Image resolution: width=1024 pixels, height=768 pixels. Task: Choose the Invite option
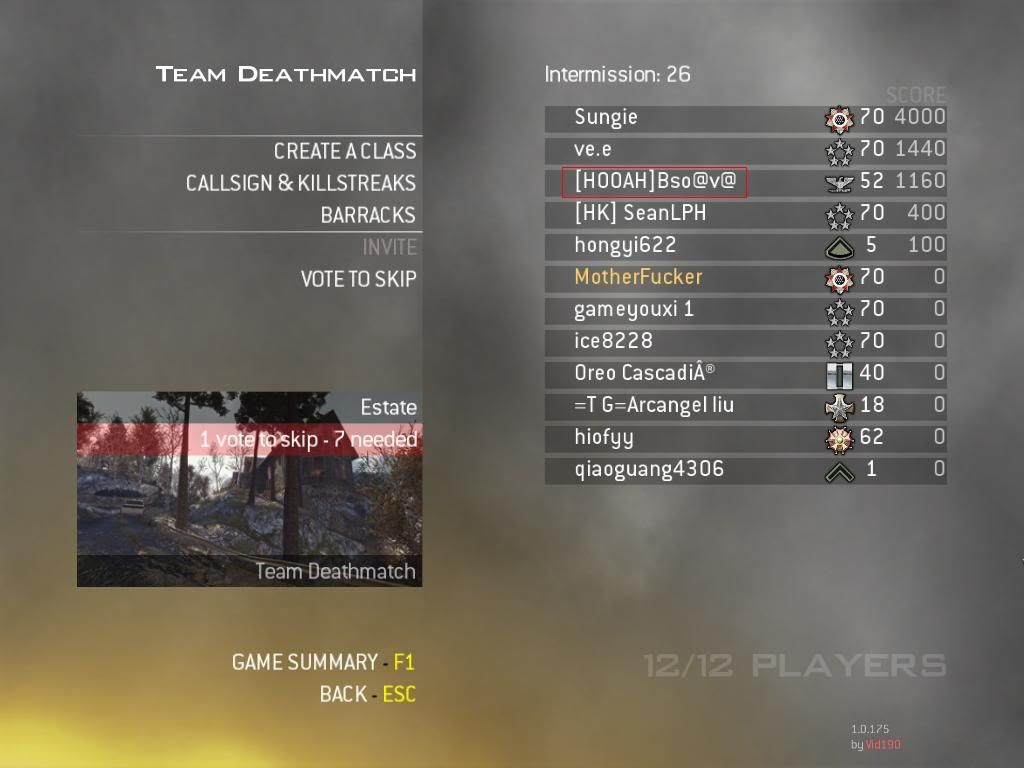click(389, 247)
